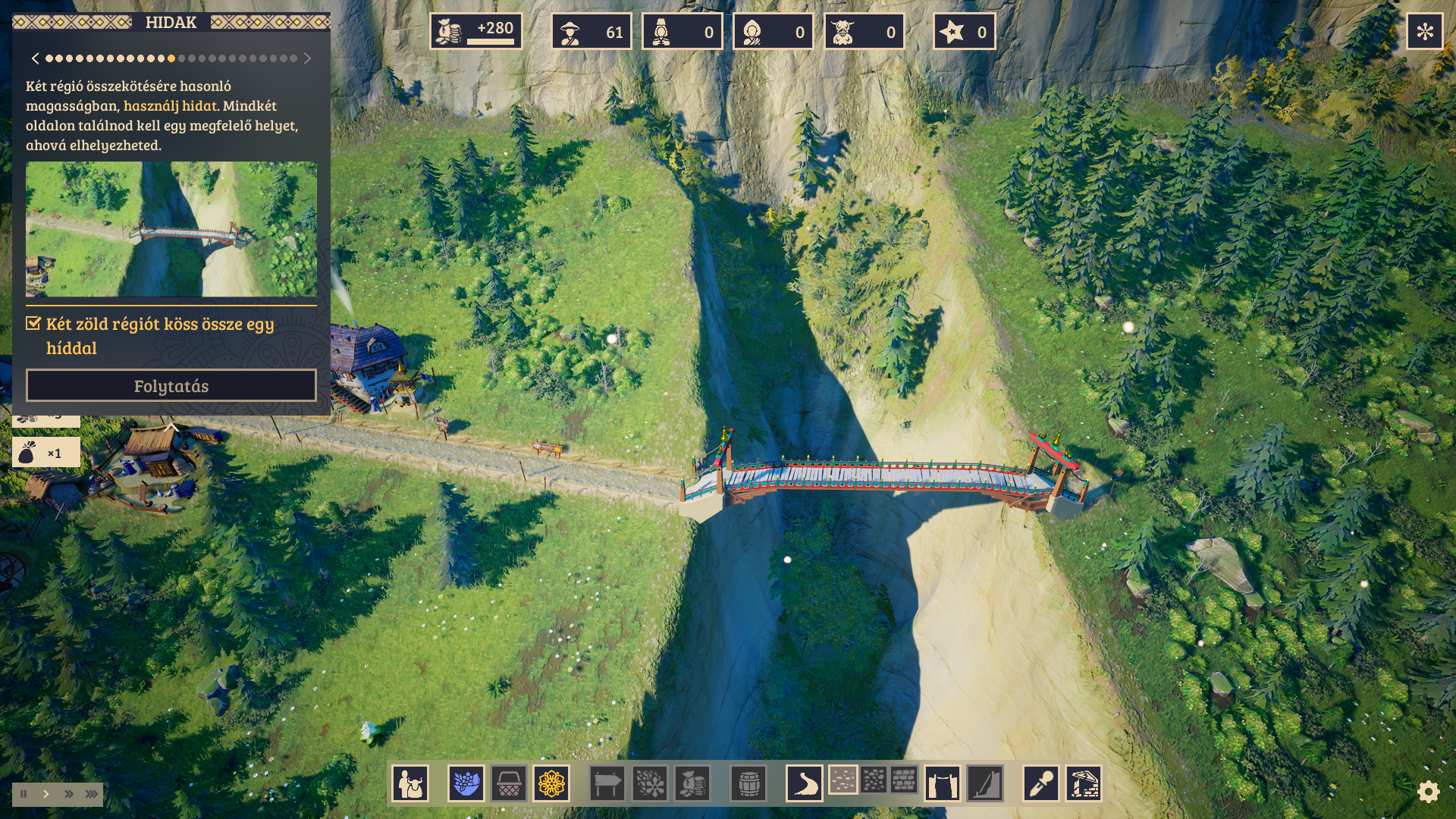Go to the previous tutorial page

point(35,58)
